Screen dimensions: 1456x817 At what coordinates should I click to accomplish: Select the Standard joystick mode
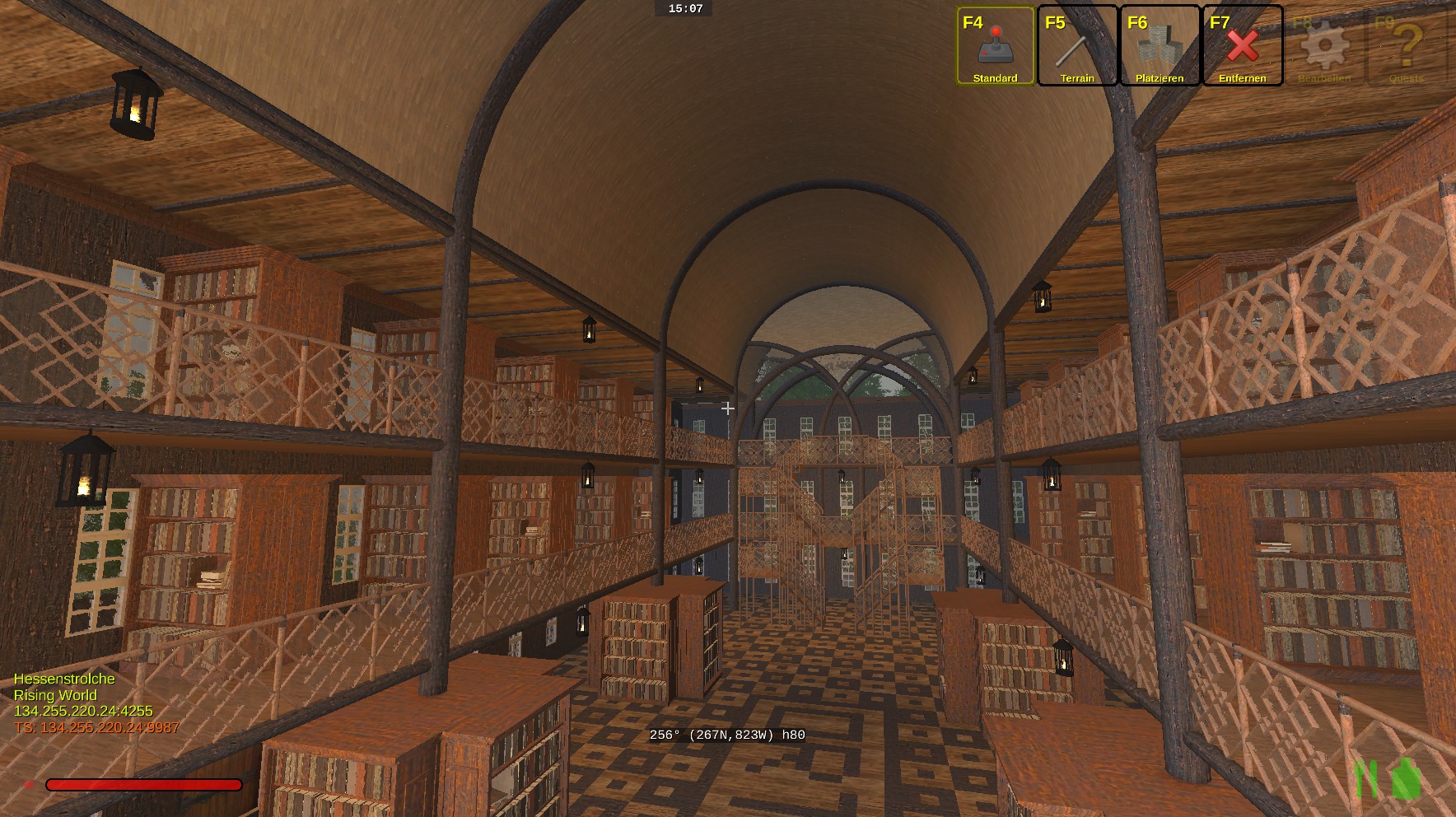tap(995, 46)
